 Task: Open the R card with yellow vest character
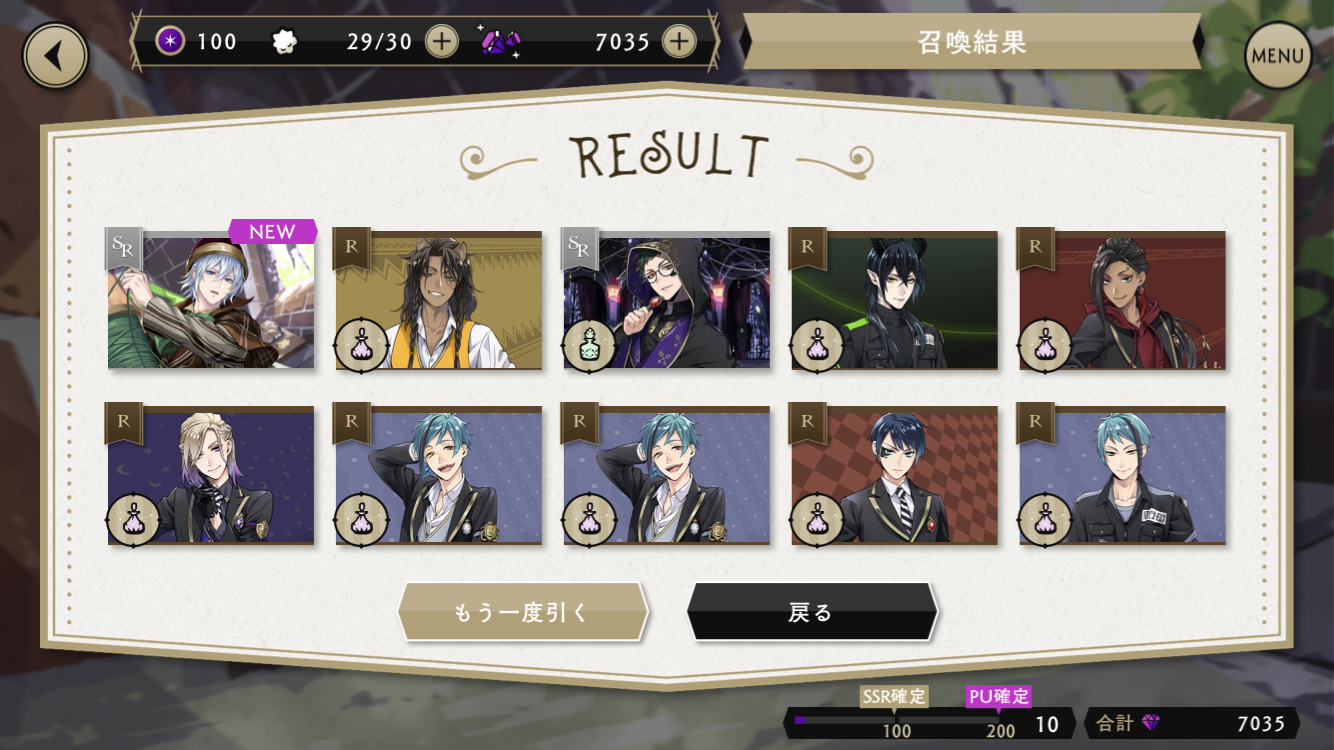pos(439,302)
